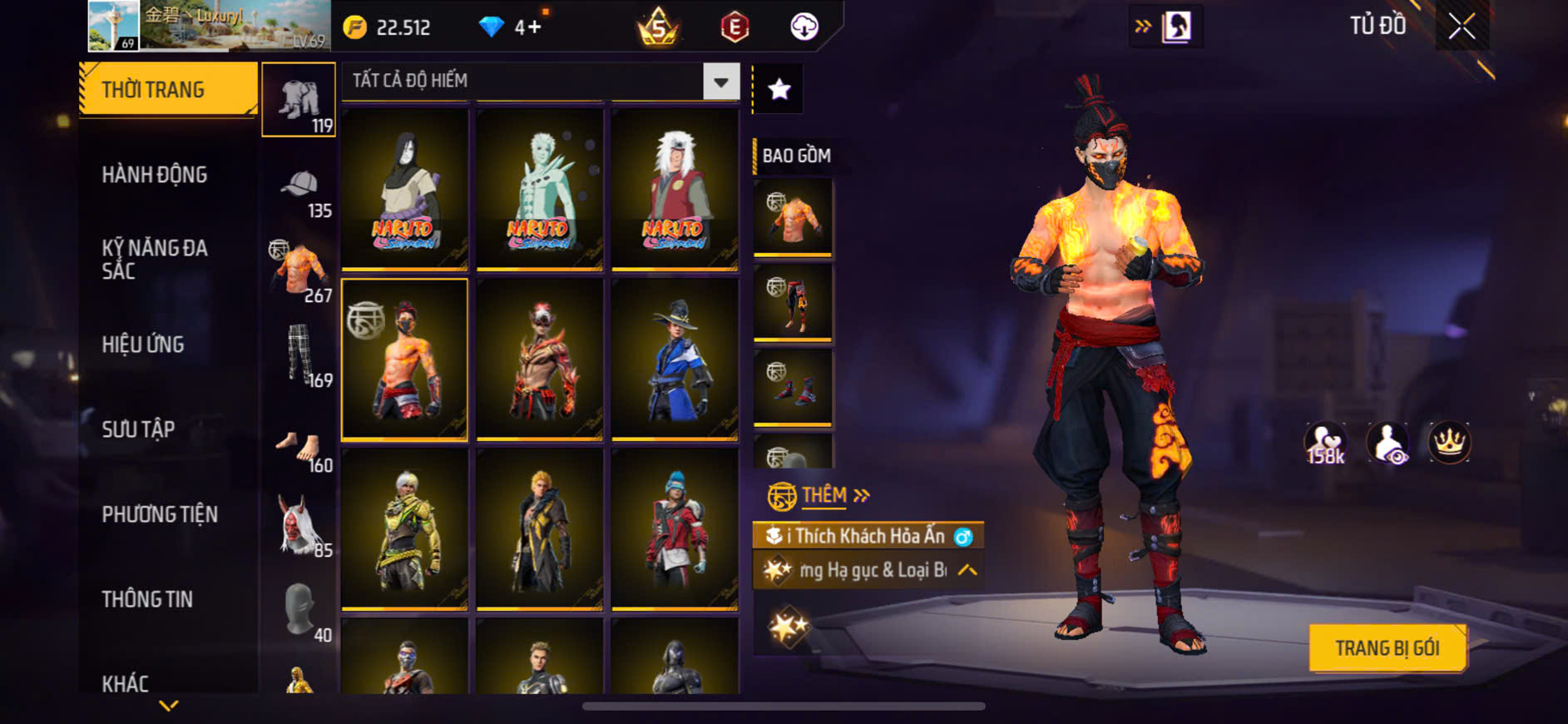
Task: Toggle the star favorites filter
Action: click(779, 89)
